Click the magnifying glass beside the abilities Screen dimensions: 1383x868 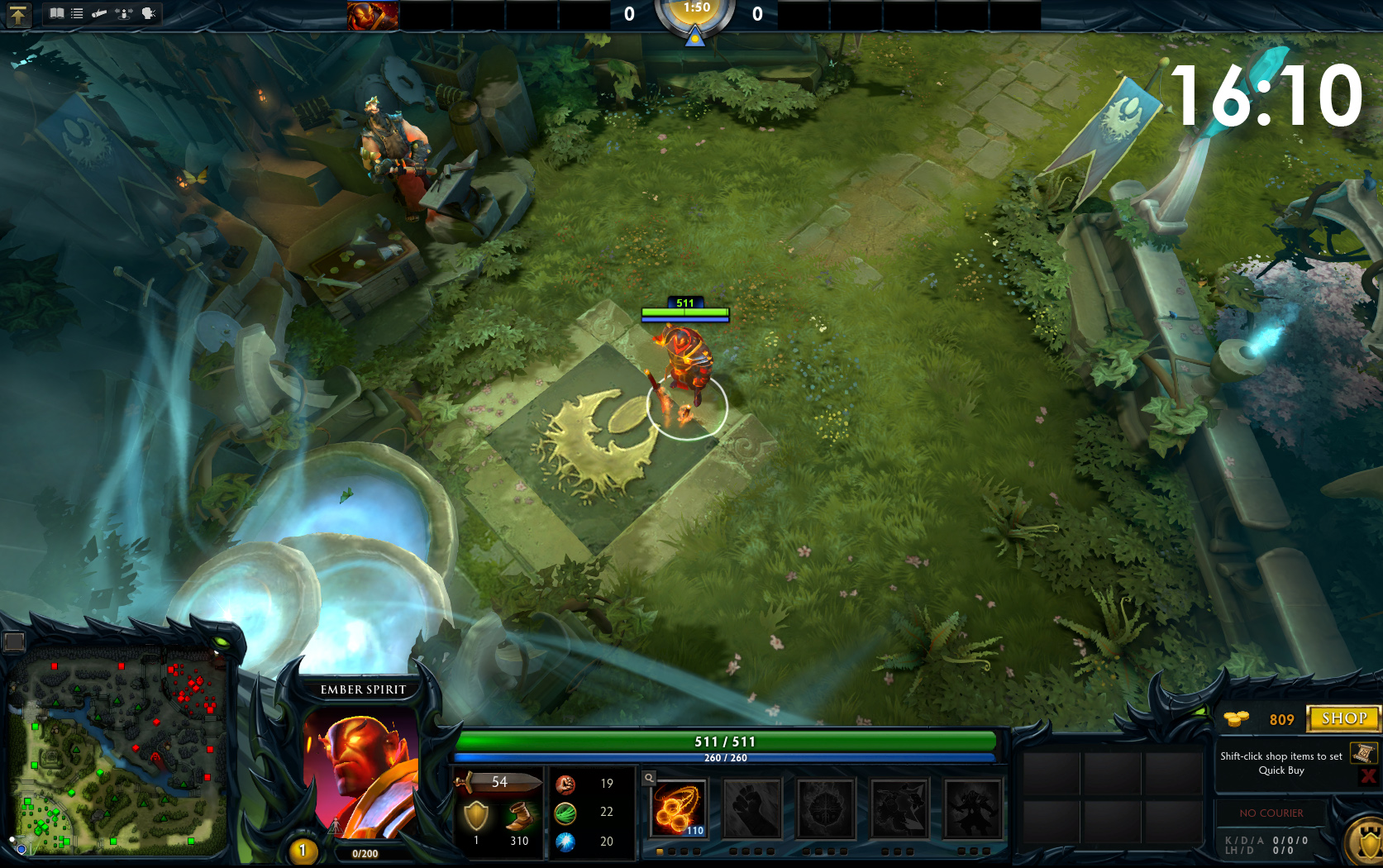pos(649,778)
